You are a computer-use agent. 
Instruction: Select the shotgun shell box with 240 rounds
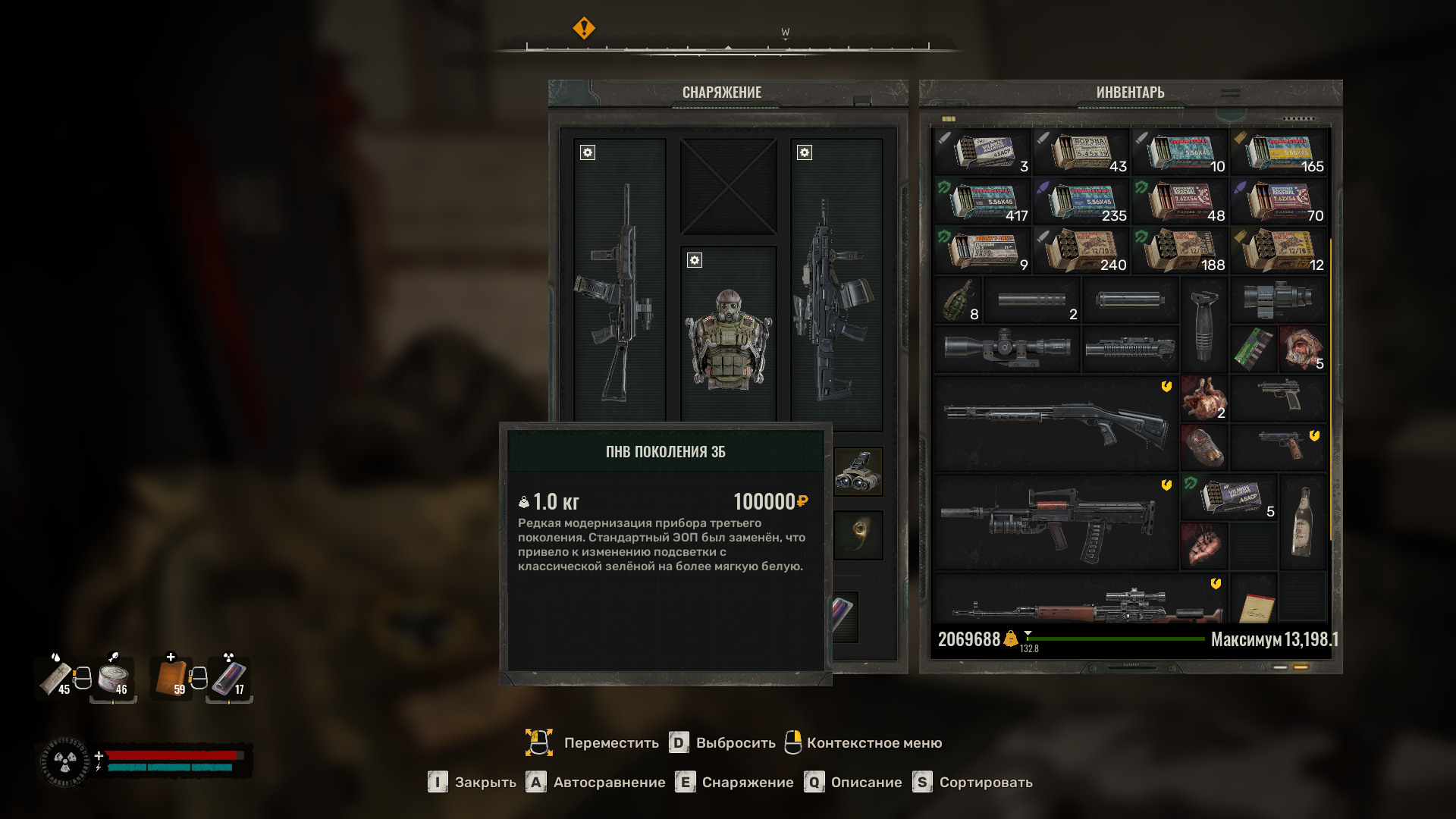click(1081, 251)
